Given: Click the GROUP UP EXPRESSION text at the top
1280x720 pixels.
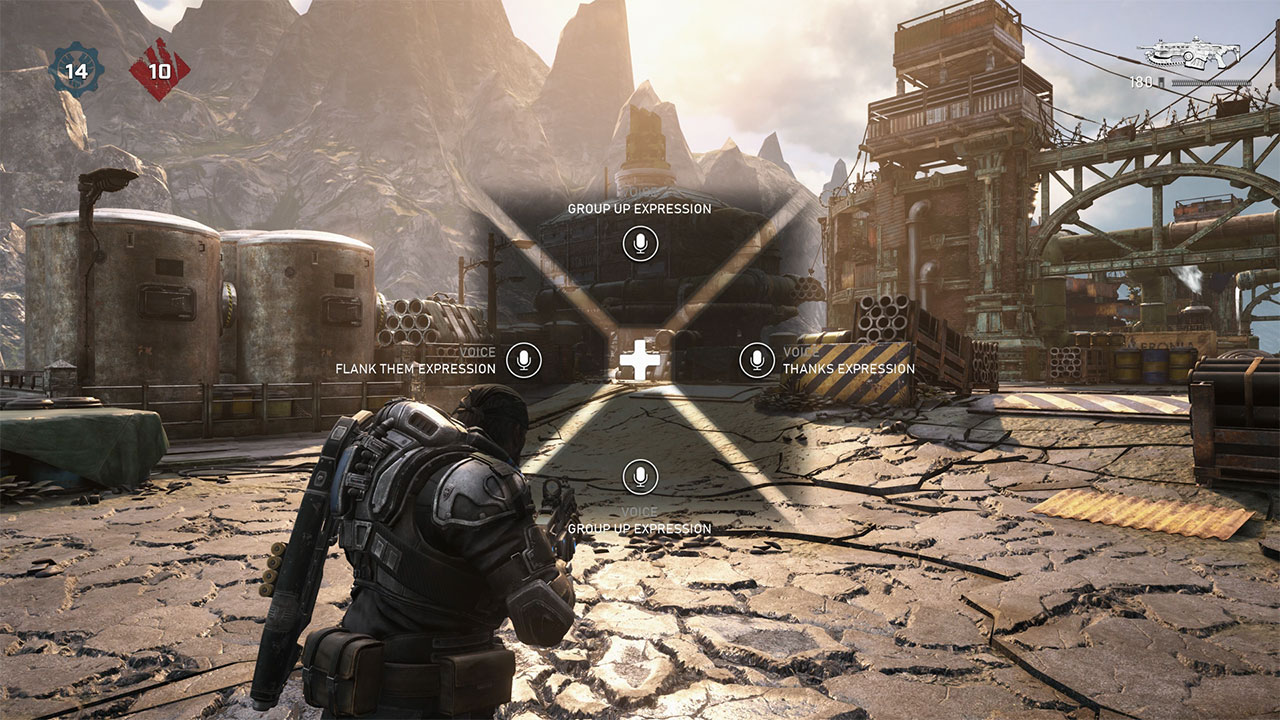Looking at the screenshot, I should pos(642,208).
